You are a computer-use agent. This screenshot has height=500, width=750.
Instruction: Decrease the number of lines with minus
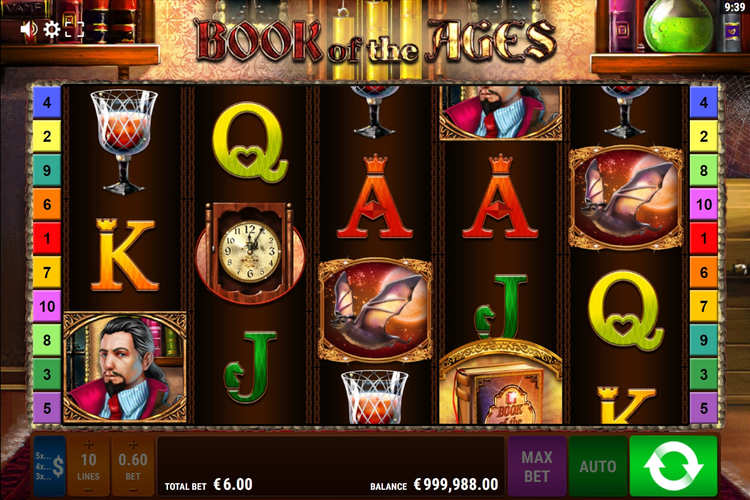coord(90,490)
